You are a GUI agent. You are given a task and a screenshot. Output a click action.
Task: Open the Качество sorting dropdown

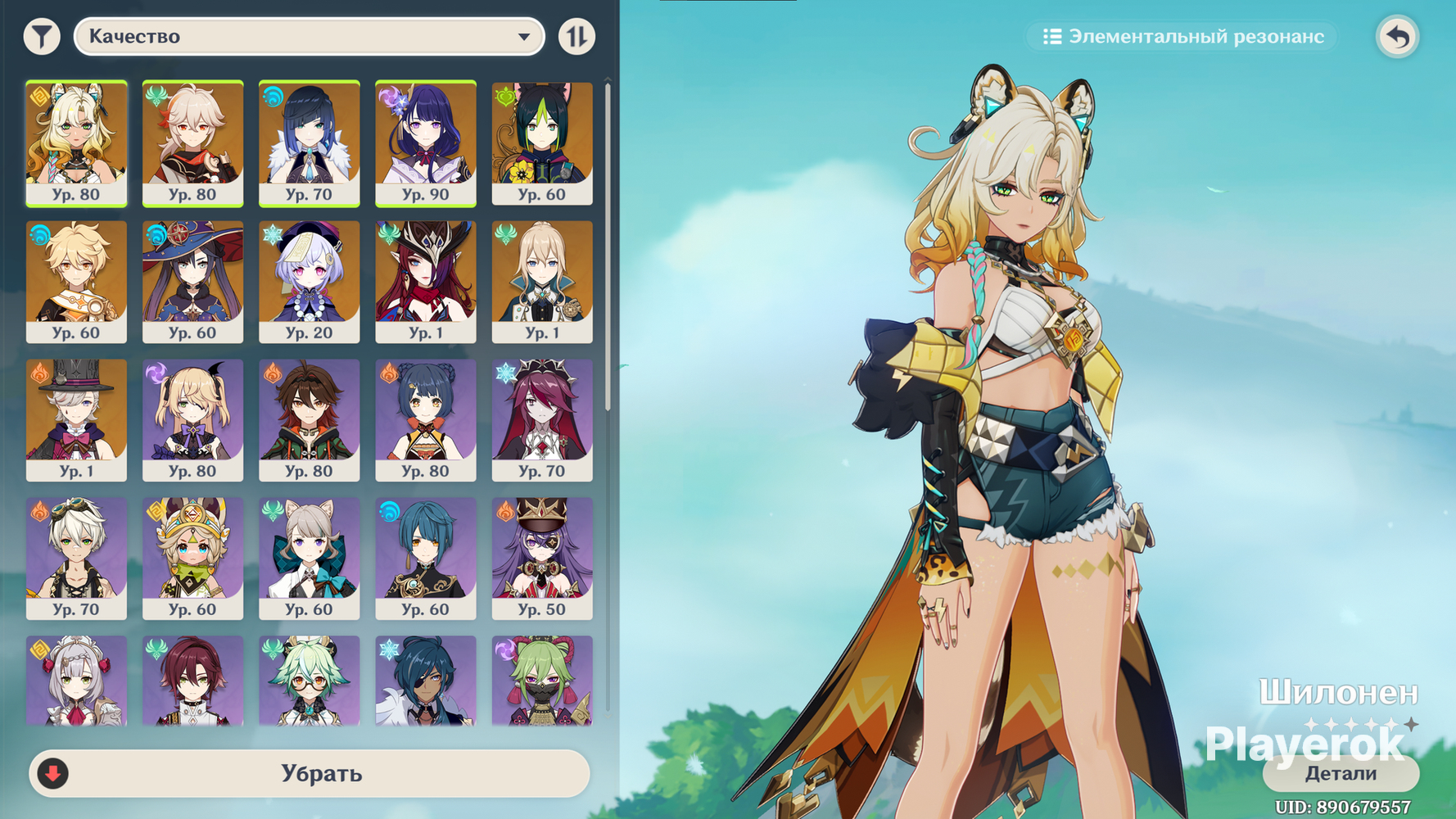[x=309, y=37]
